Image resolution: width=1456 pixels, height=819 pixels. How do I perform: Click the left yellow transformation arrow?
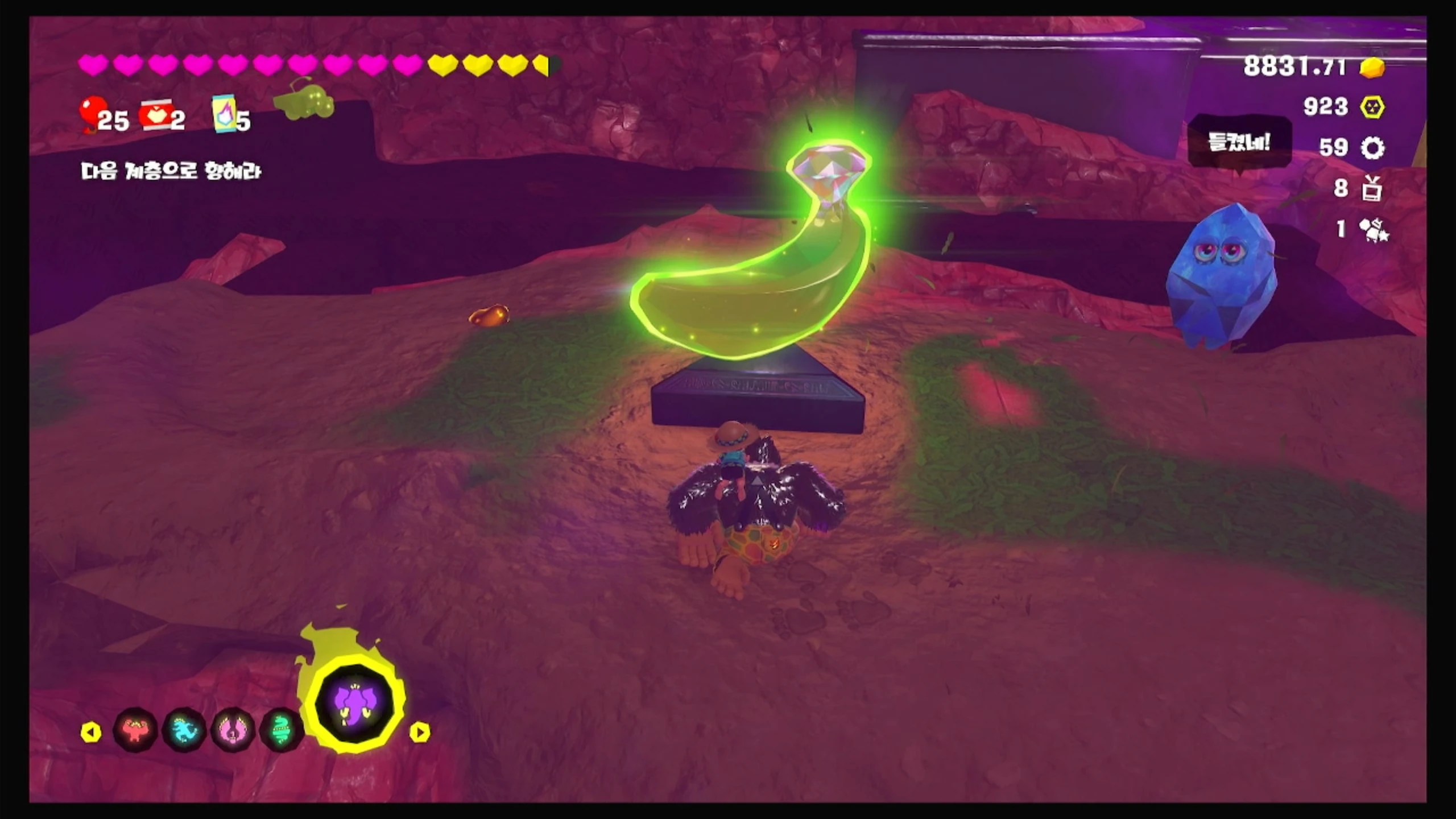pyautogui.click(x=91, y=732)
